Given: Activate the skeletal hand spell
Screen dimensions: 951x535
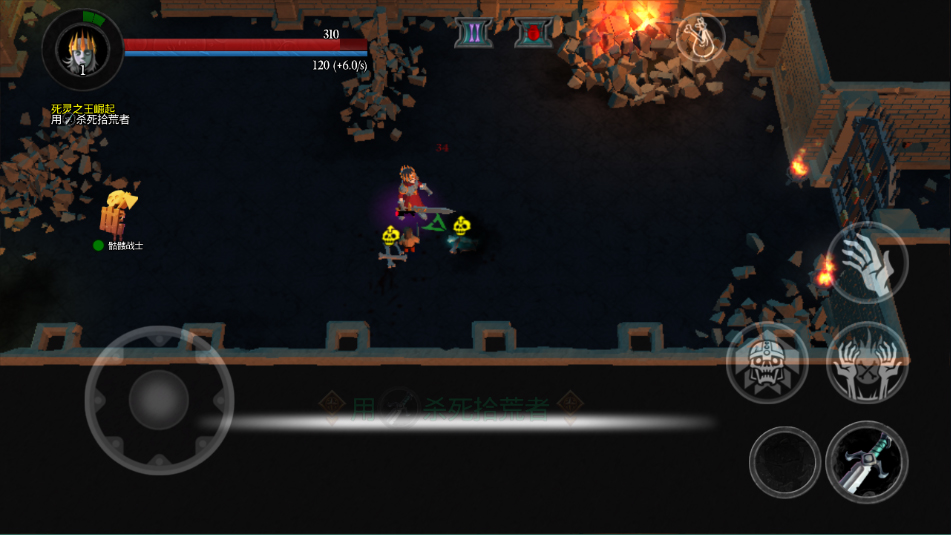Looking at the screenshot, I should click(867, 262).
